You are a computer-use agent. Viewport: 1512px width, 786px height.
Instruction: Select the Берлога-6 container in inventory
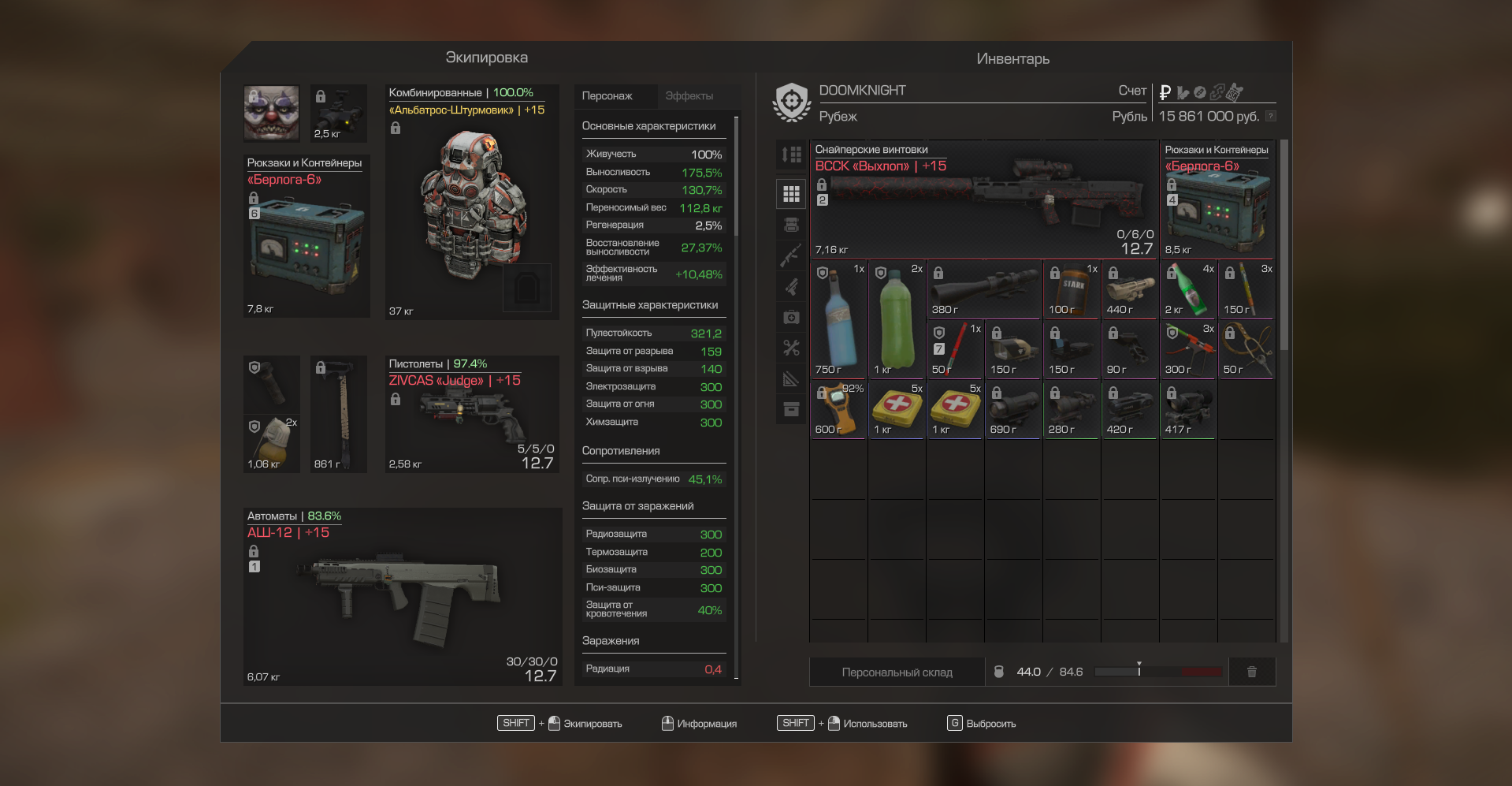click(x=1217, y=199)
